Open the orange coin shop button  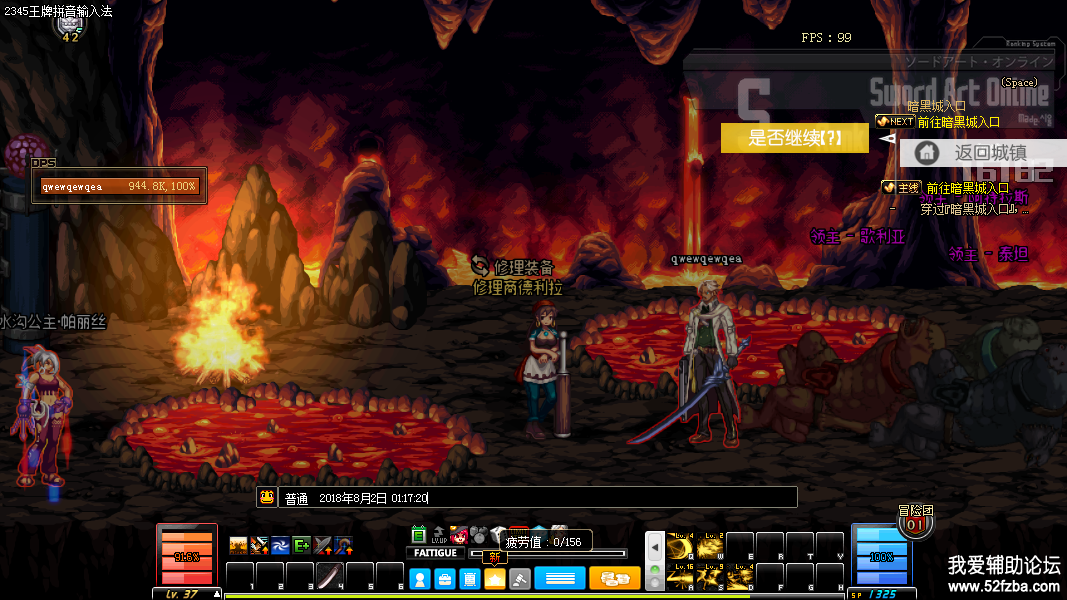point(614,578)
